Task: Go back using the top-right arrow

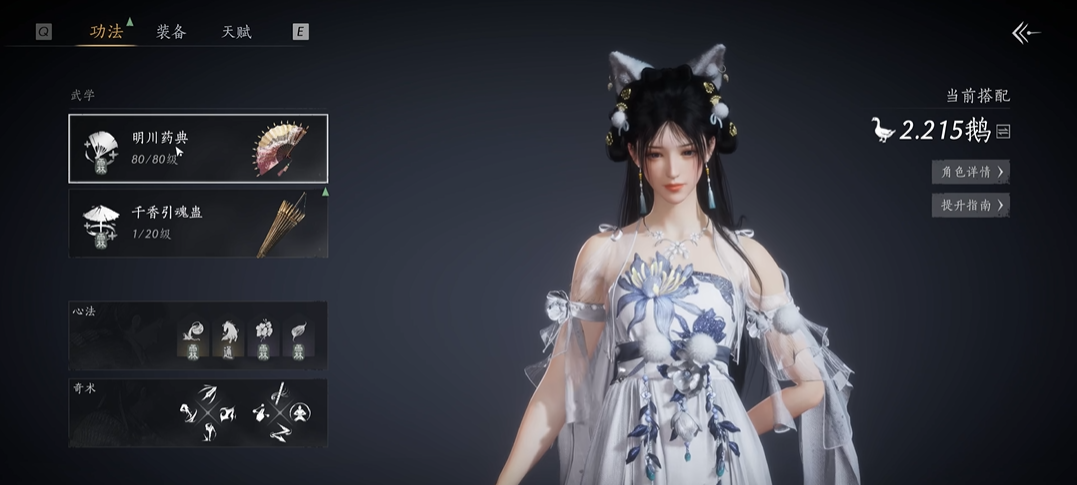Action: [1026, 33]
